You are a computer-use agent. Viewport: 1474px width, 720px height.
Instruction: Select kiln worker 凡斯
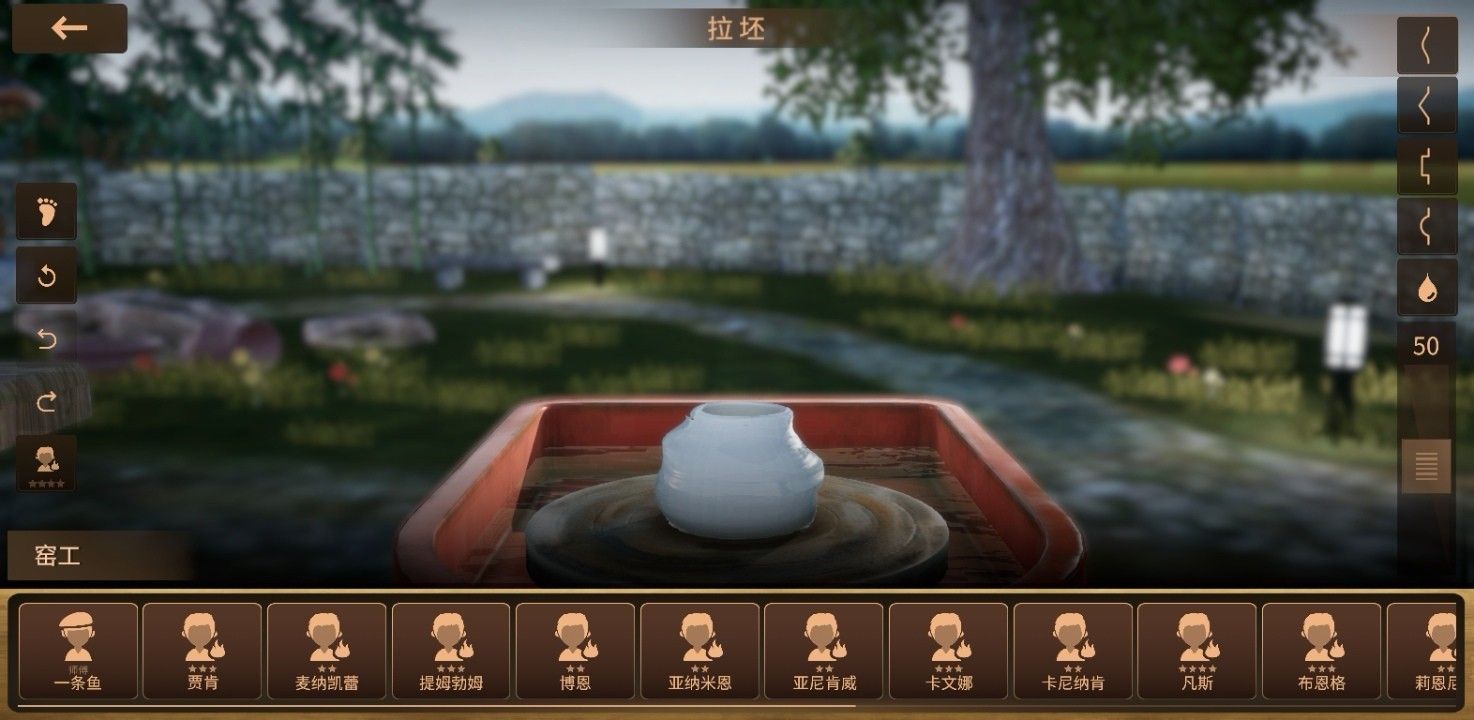point(1196,652)
